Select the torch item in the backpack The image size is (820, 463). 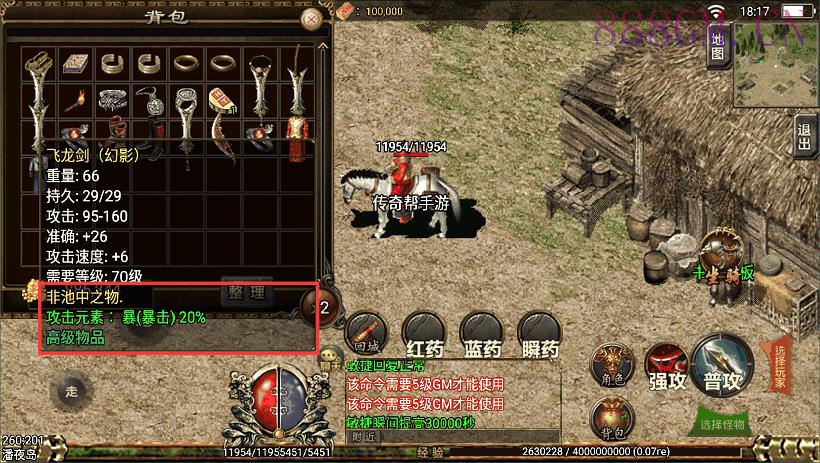(75, 100)
